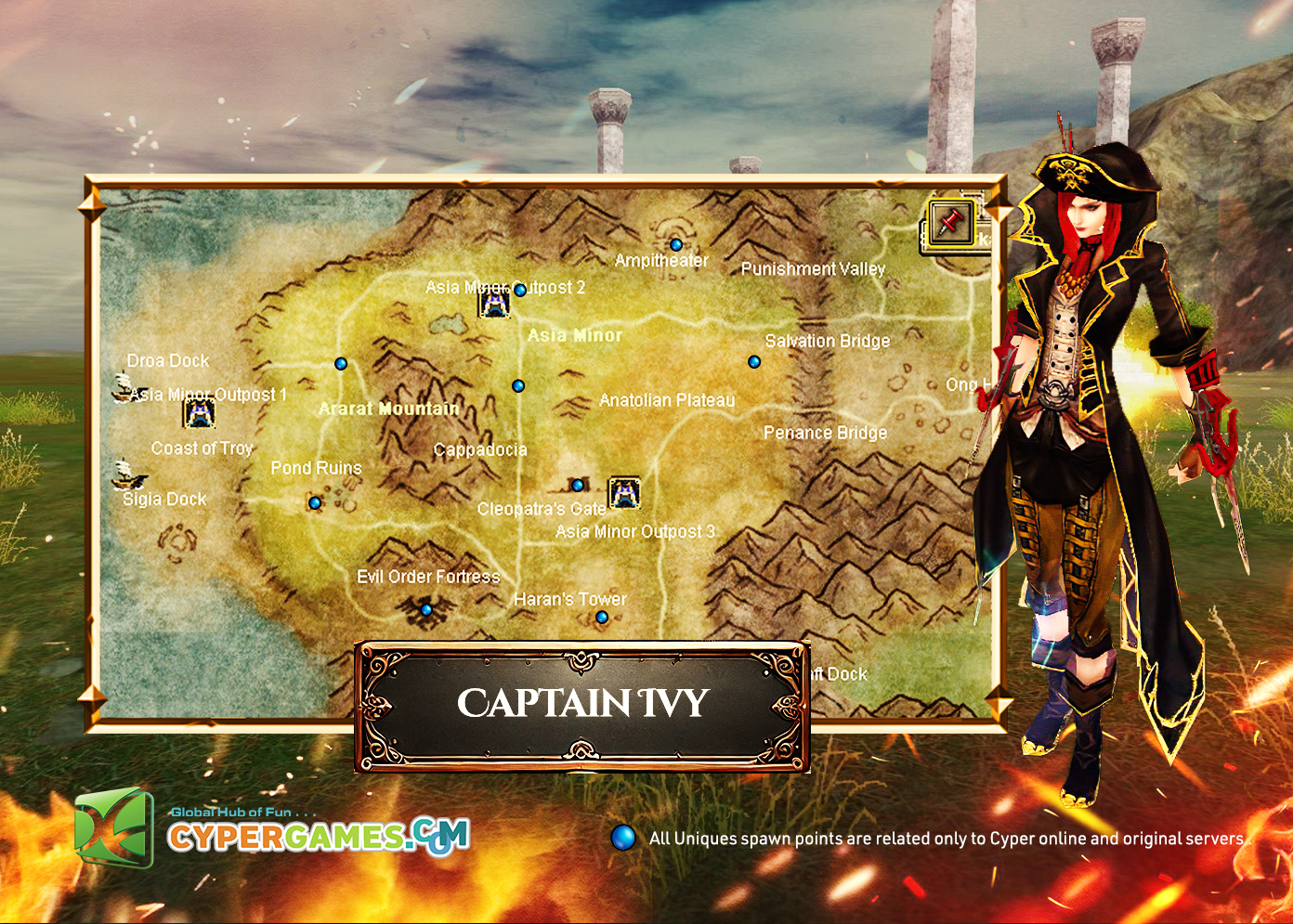The width and height of the screenshot is (1293, 924).
Task: Select the Sigia Dock ship icon
Action: point(127,475)
